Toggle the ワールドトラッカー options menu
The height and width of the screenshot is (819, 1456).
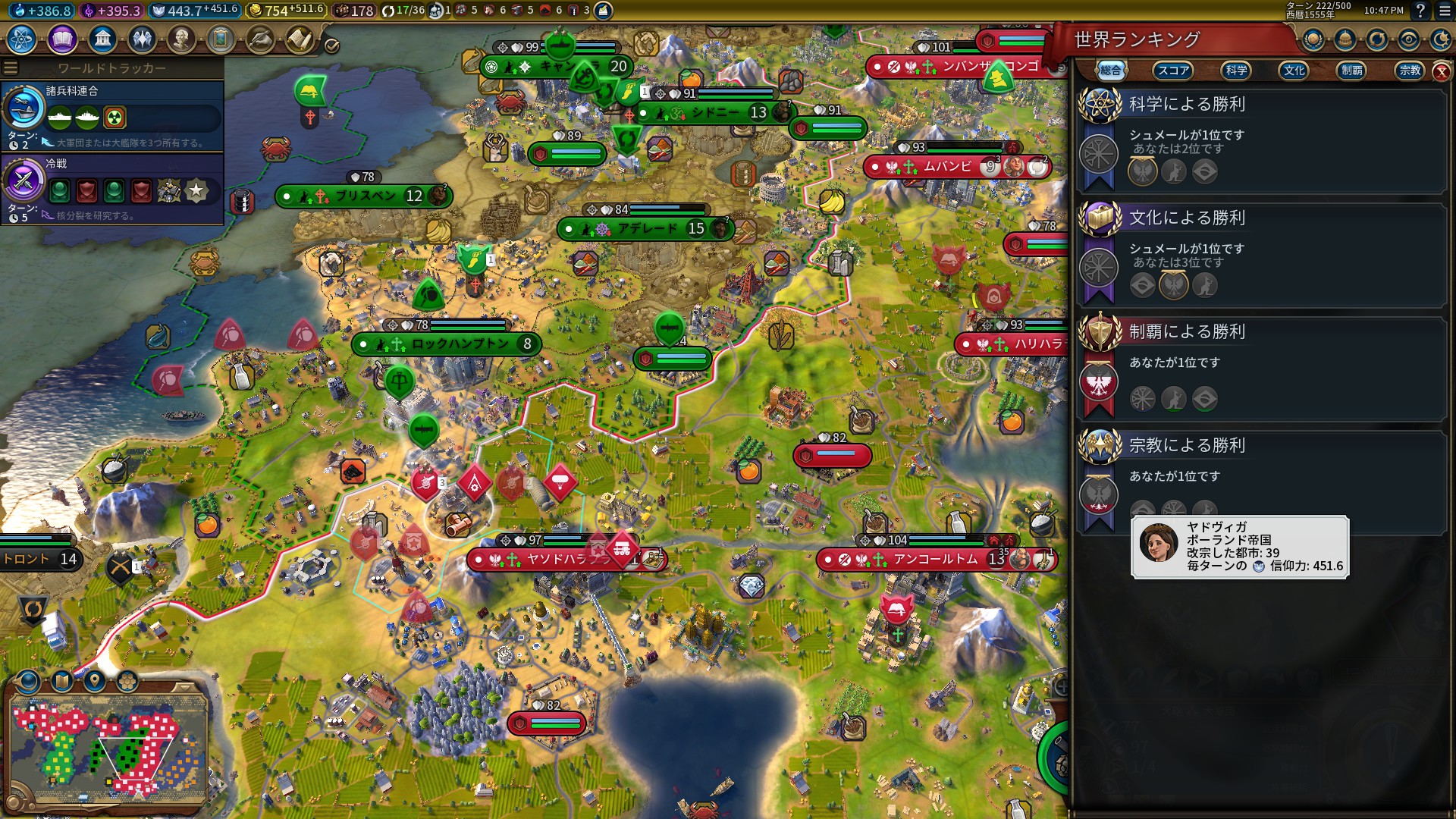click(11, 68)
